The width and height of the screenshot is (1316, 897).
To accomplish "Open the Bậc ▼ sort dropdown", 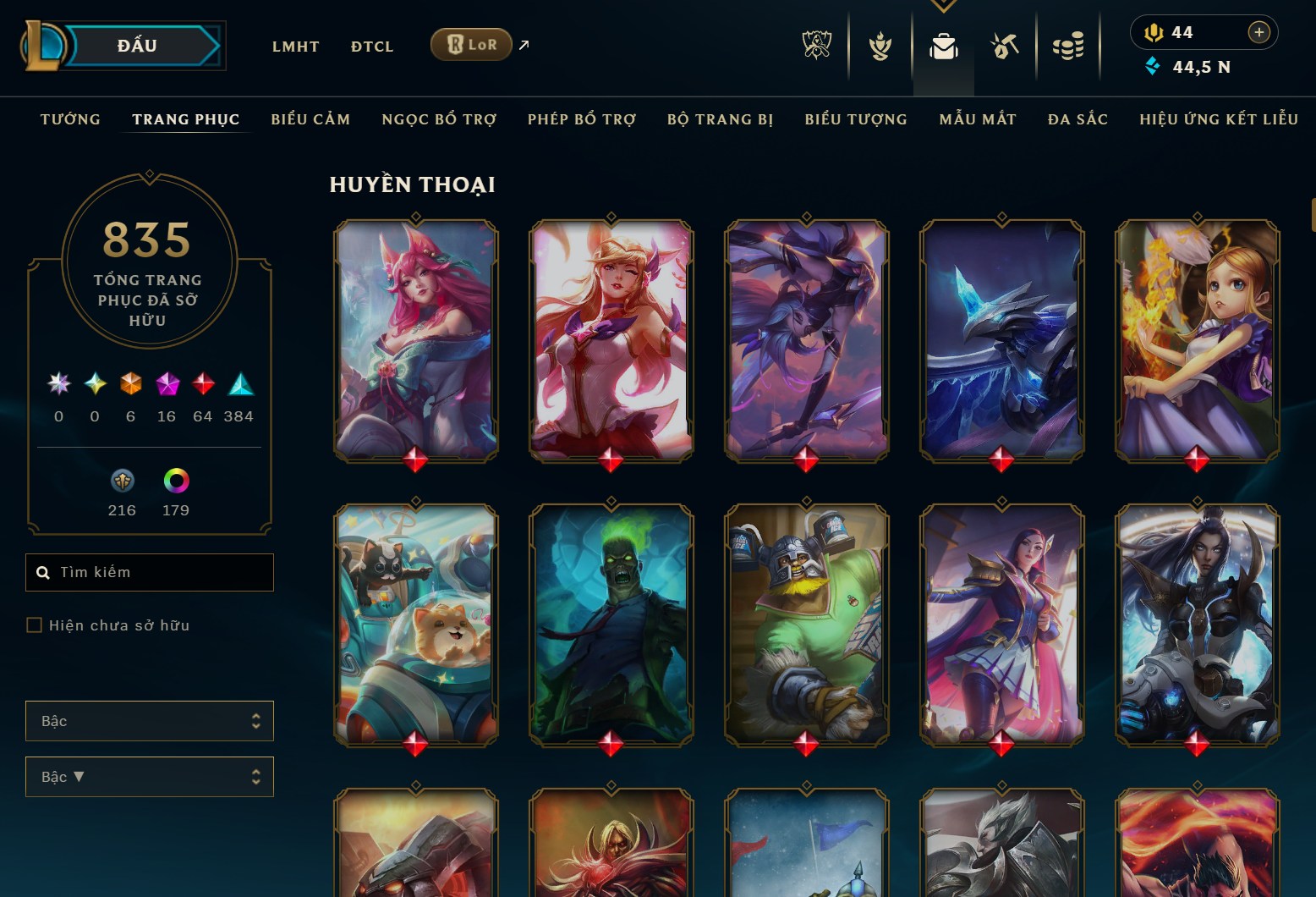I will click(150, 776).
